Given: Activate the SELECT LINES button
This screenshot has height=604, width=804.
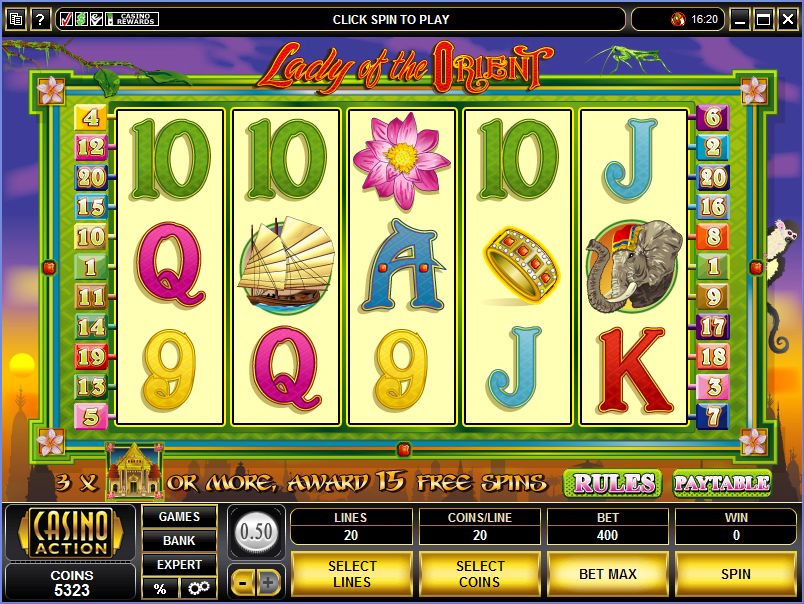Looking at the screenshot, I should (351, 574).
